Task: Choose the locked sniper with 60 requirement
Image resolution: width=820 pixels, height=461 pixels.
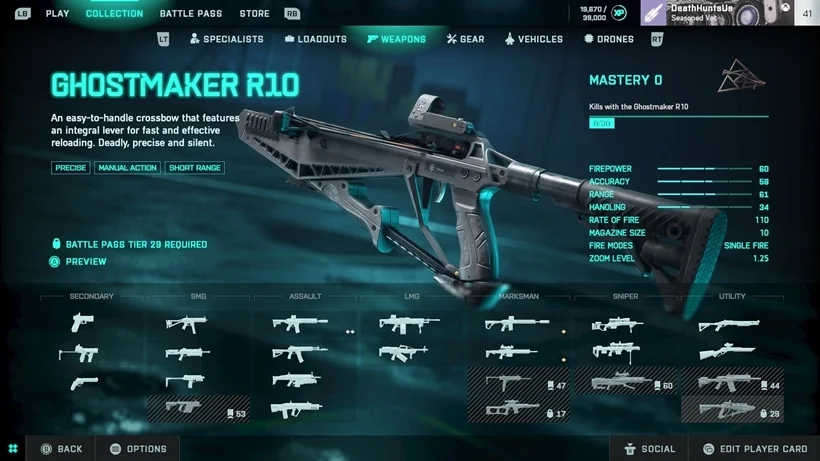Action: point(626,381)
